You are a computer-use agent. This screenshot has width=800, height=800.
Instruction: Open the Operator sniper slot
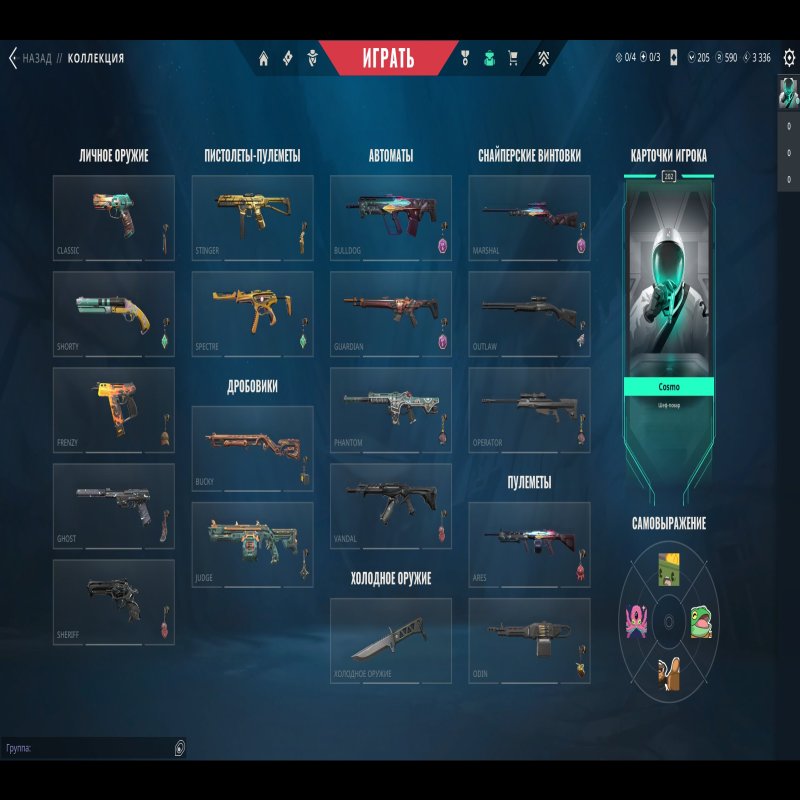[x=528, y=410]
